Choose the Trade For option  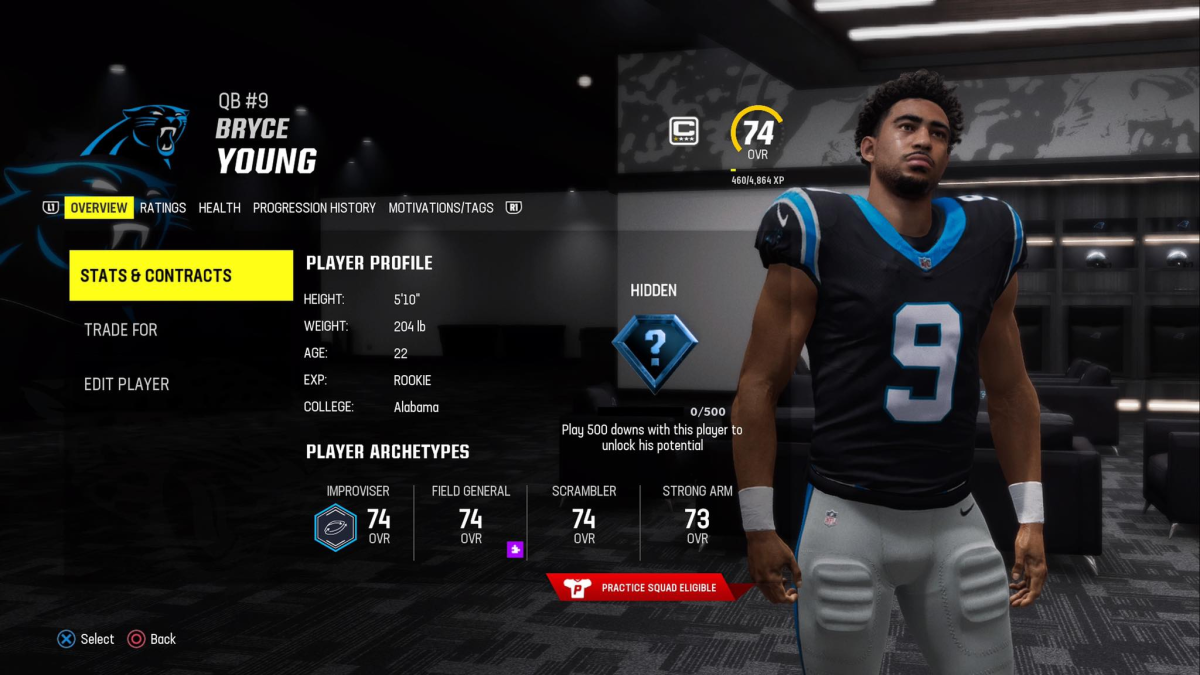tap(121, 330)
